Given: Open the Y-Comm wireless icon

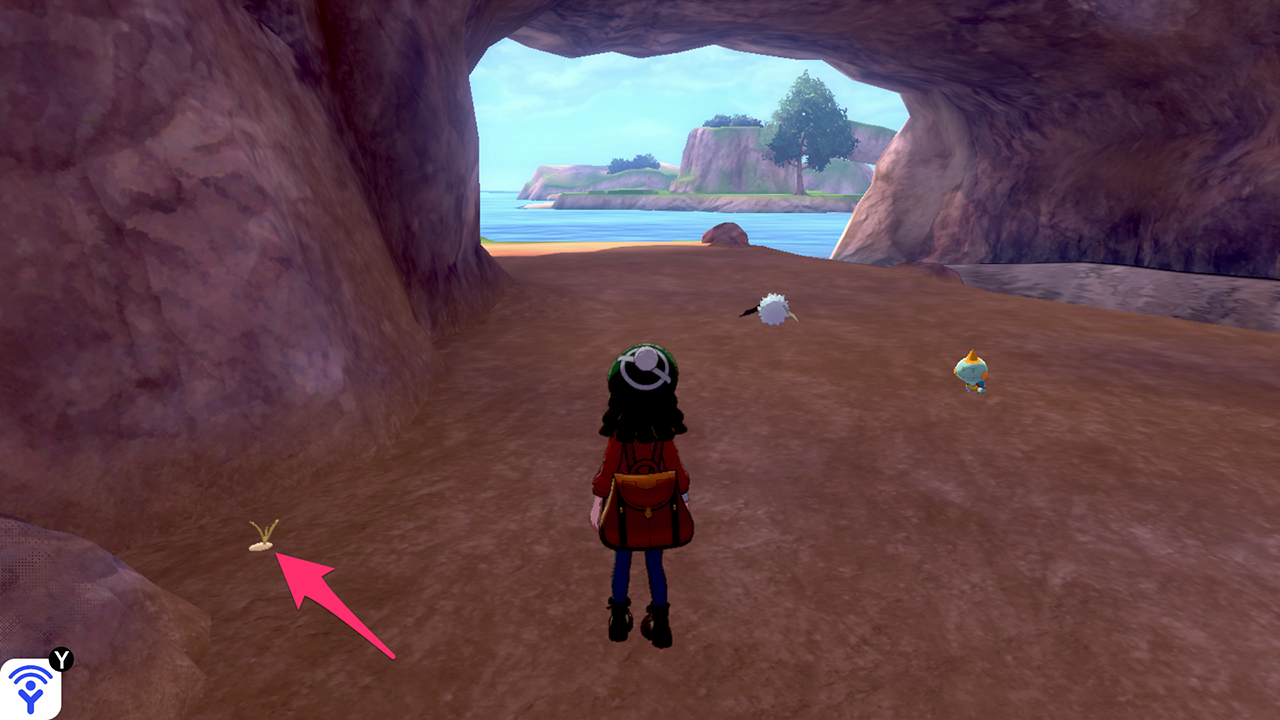Looking at the screenshot, I should pos(30,688).
